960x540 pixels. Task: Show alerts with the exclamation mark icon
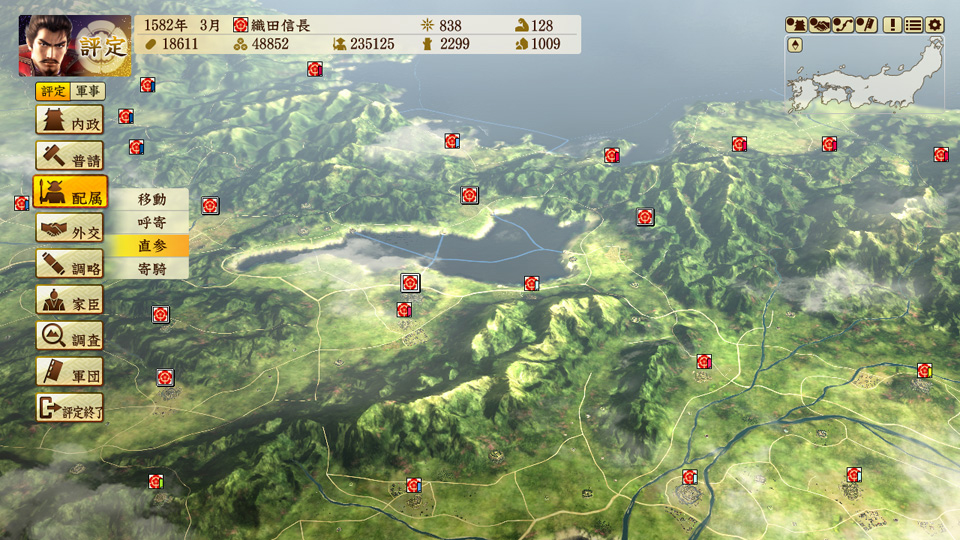click(x=892, y=24)
